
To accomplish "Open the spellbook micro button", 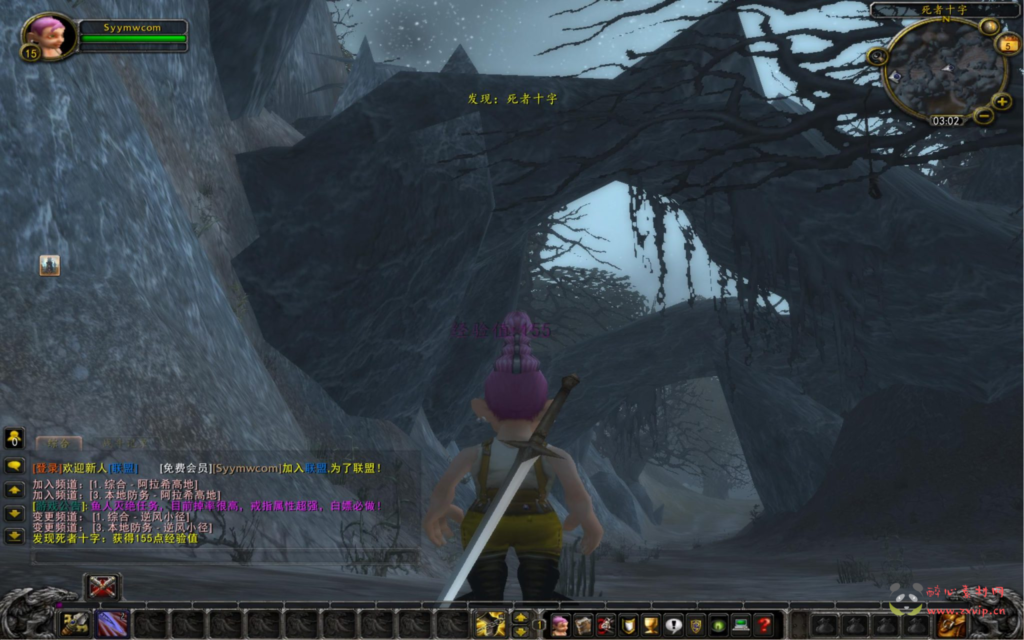I will (582, 625).
